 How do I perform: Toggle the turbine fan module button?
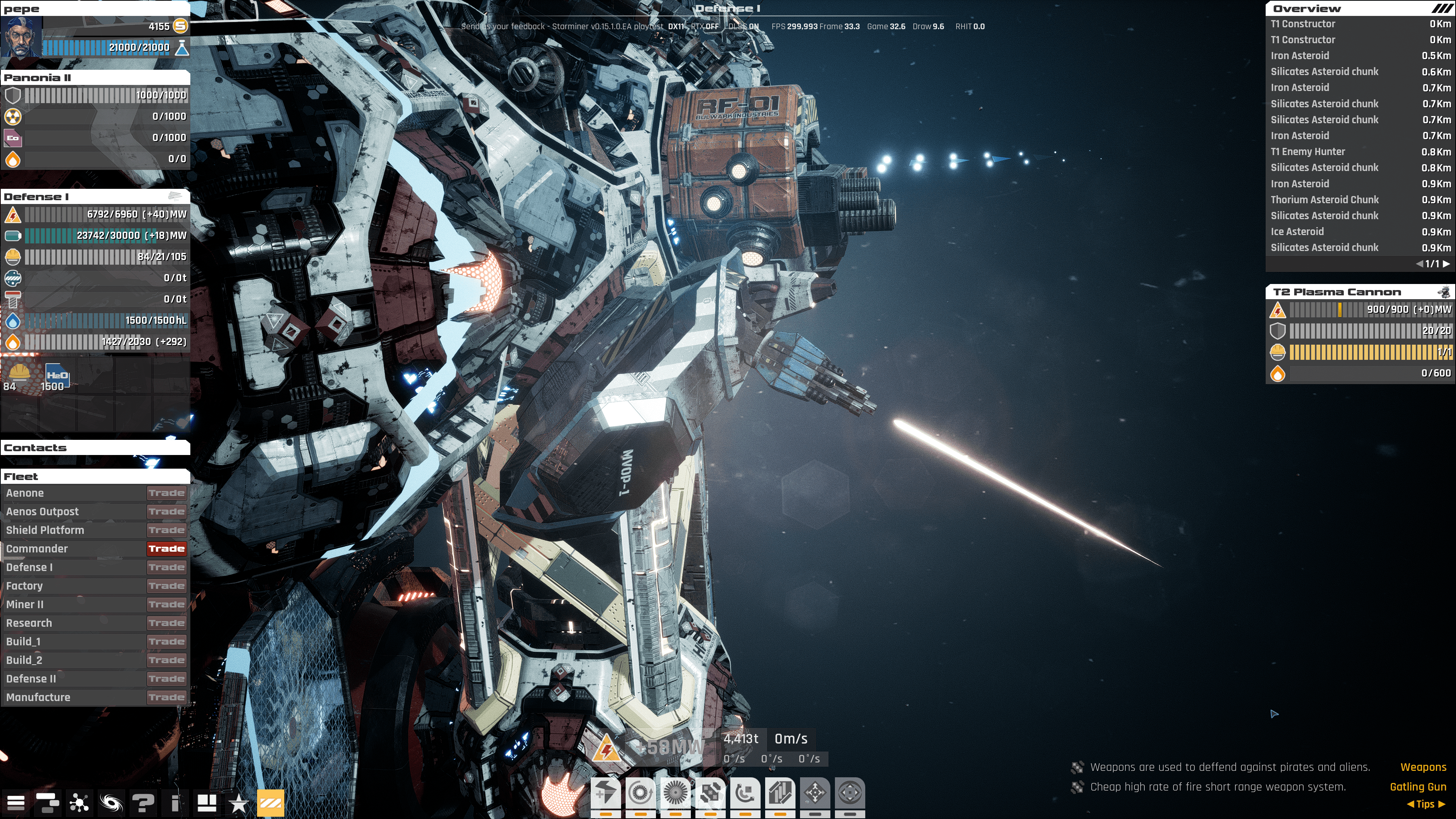pos(675,793)
